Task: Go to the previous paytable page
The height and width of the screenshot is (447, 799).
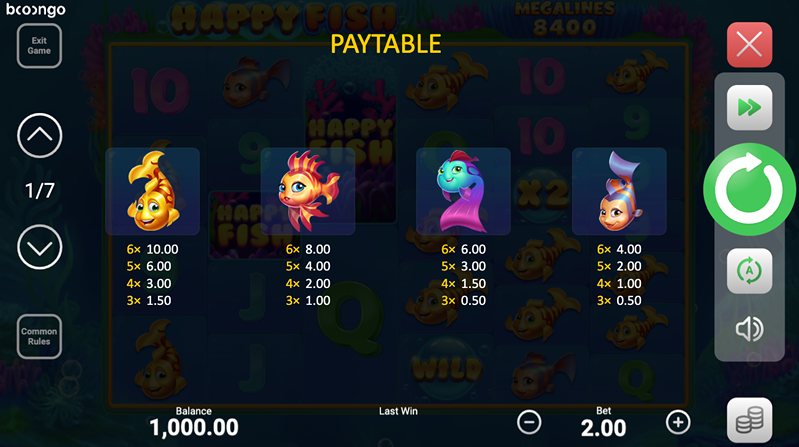Action: (40, 135)
